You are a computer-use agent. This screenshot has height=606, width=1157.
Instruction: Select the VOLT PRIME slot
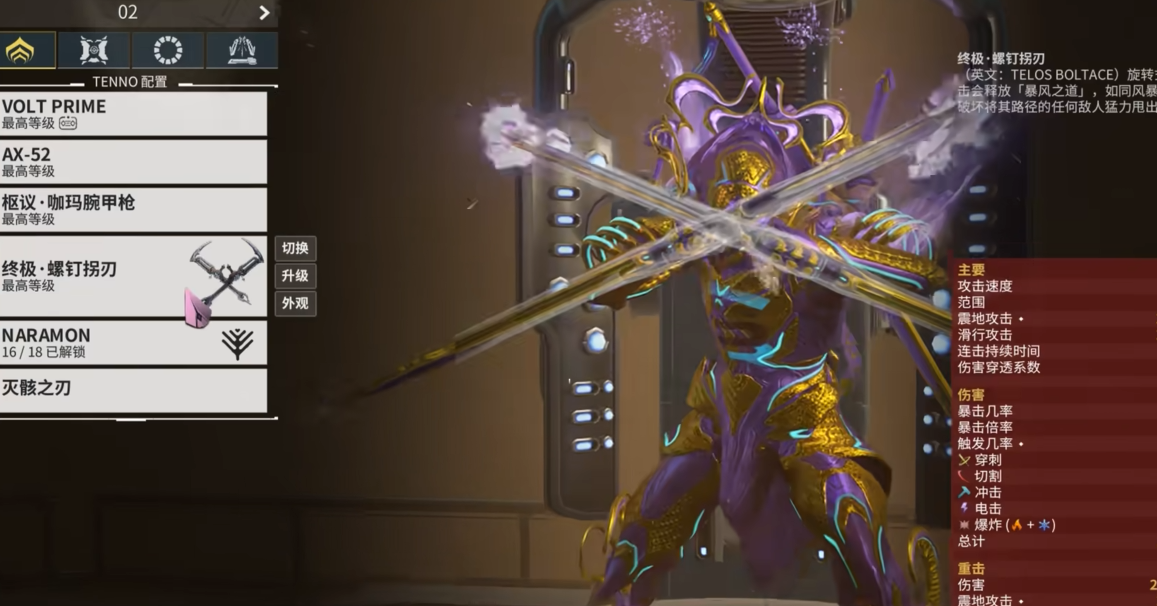click(133, 114)
